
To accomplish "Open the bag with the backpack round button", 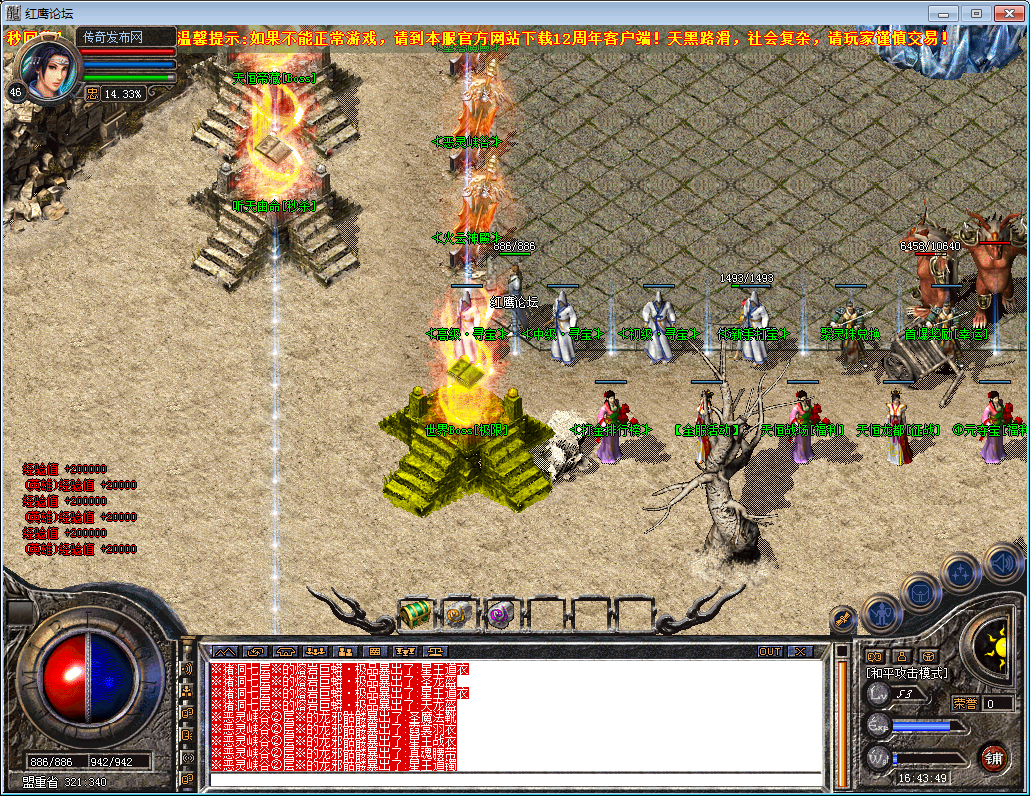I will pyautogui.click(x=921, y=592).
